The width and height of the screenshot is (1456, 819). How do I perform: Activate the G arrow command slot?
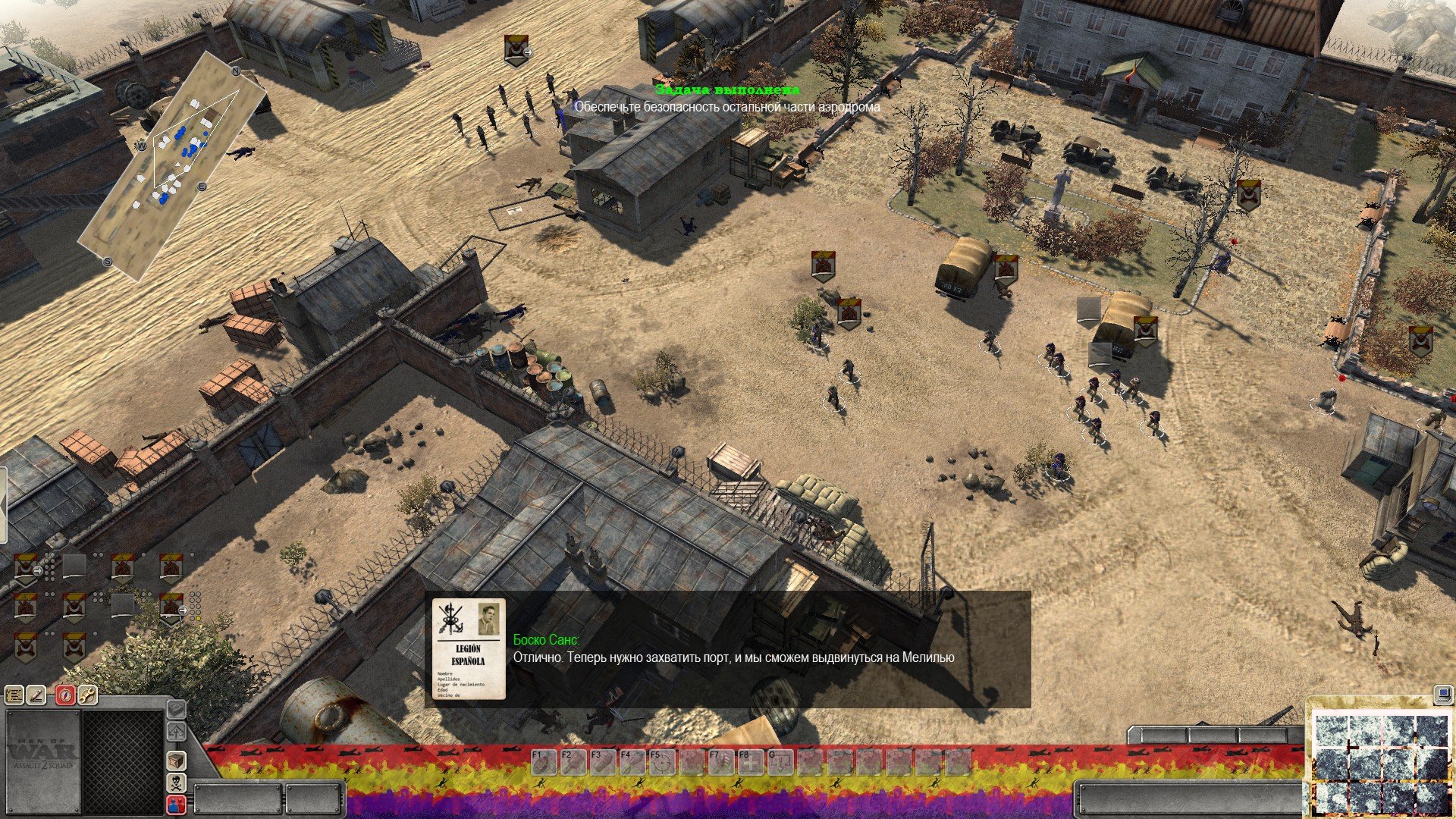780,761
